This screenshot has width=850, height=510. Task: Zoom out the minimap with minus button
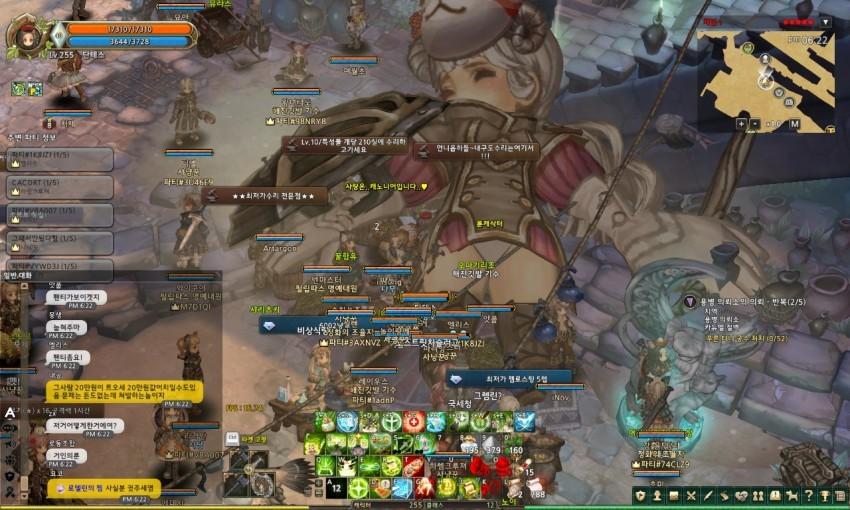tap(756, 124)
